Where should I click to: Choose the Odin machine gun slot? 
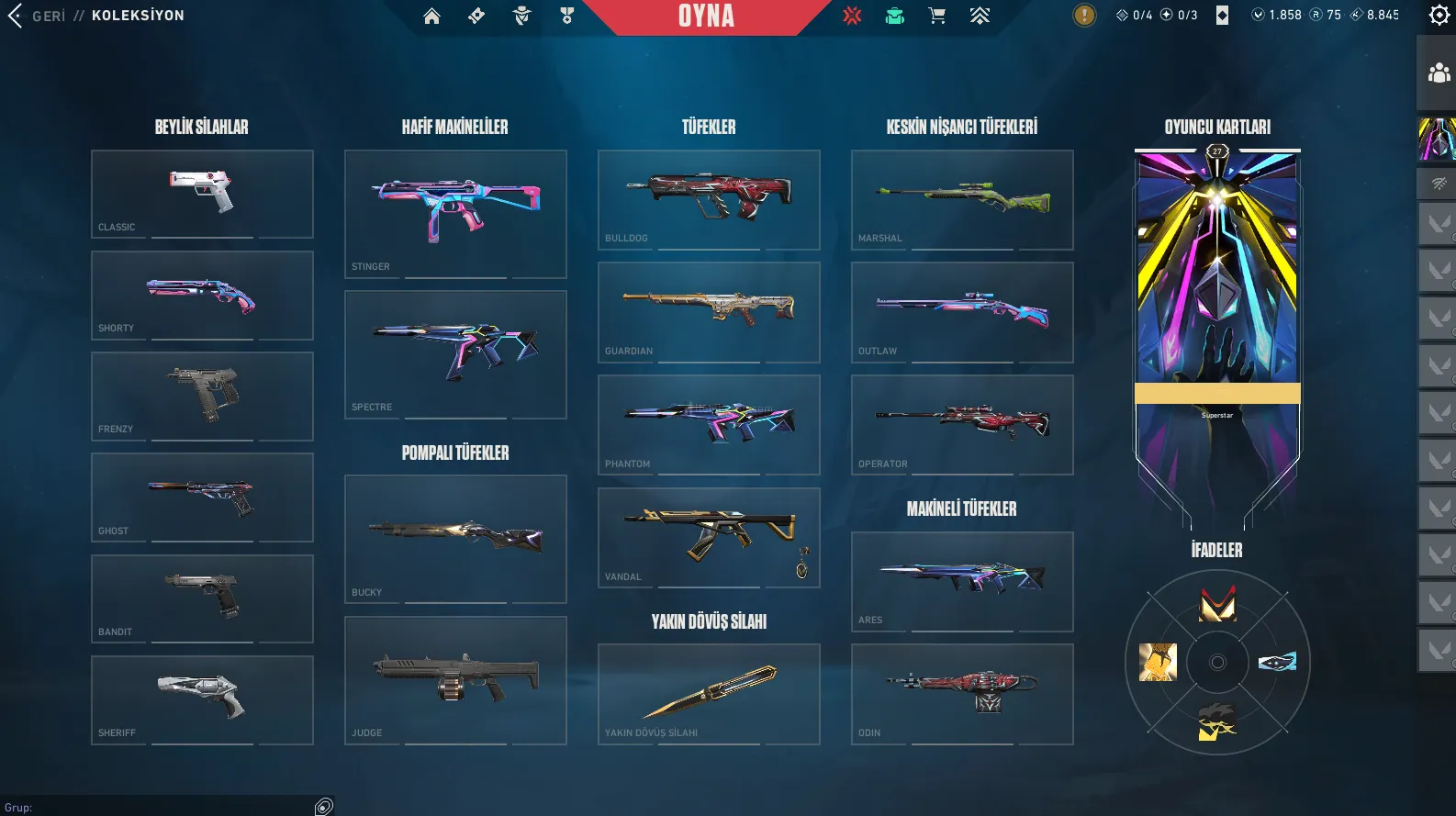click(962, 694)
